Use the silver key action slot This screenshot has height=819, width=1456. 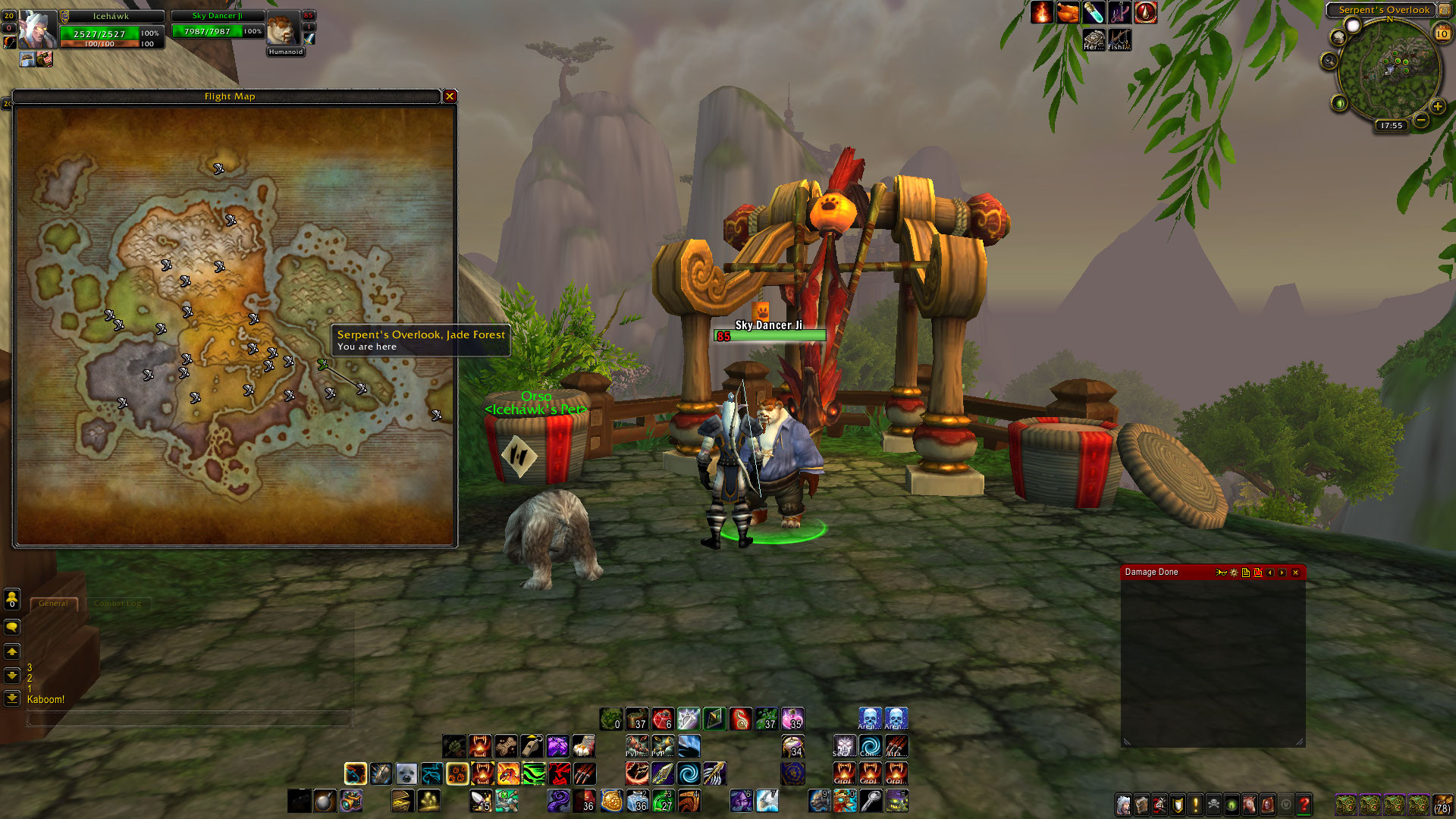pos(871,800)
